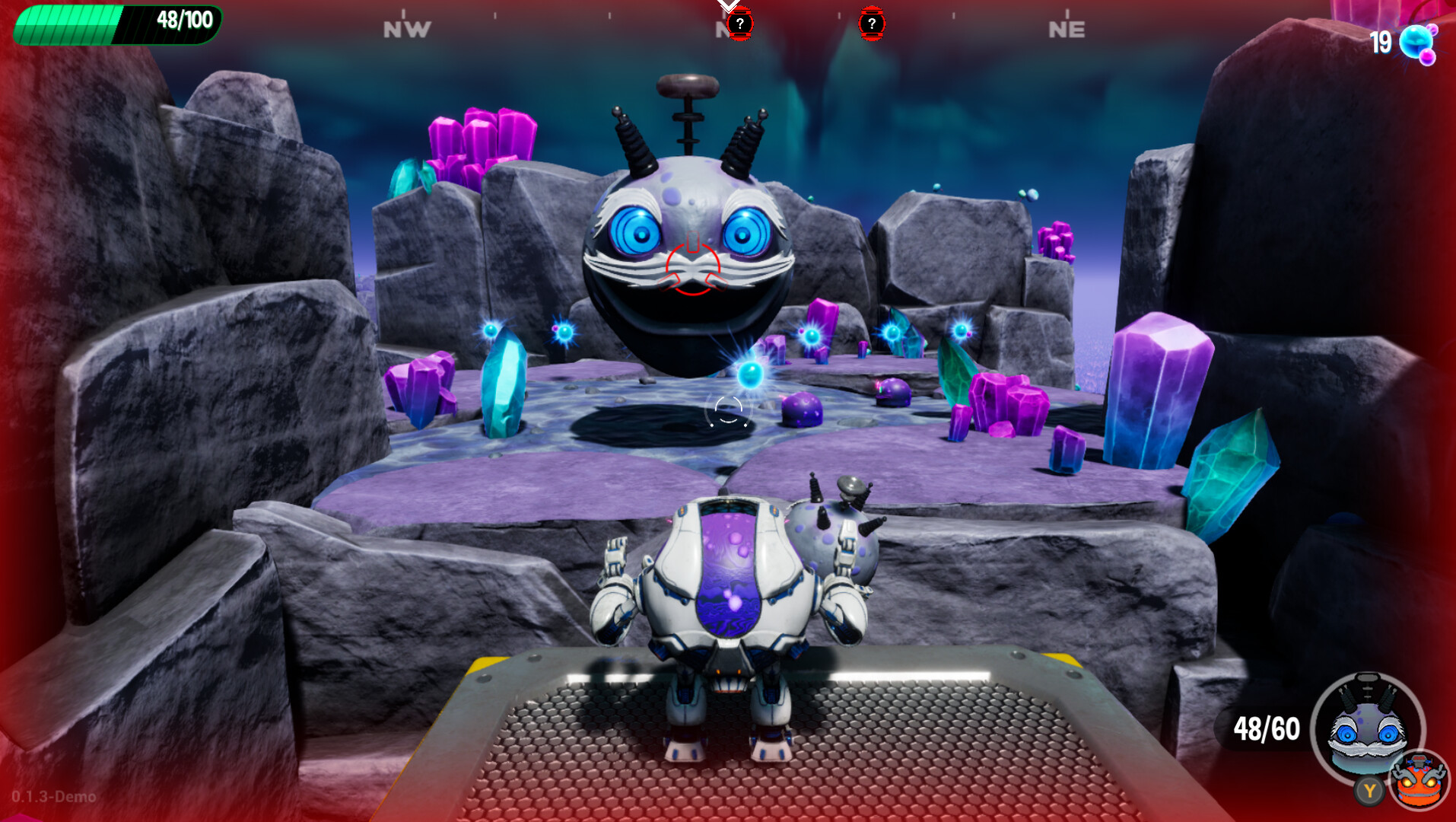Screen dimensions: 1456x822
Task: Click the right red question-mark objective marker
Action: (871, 24)
